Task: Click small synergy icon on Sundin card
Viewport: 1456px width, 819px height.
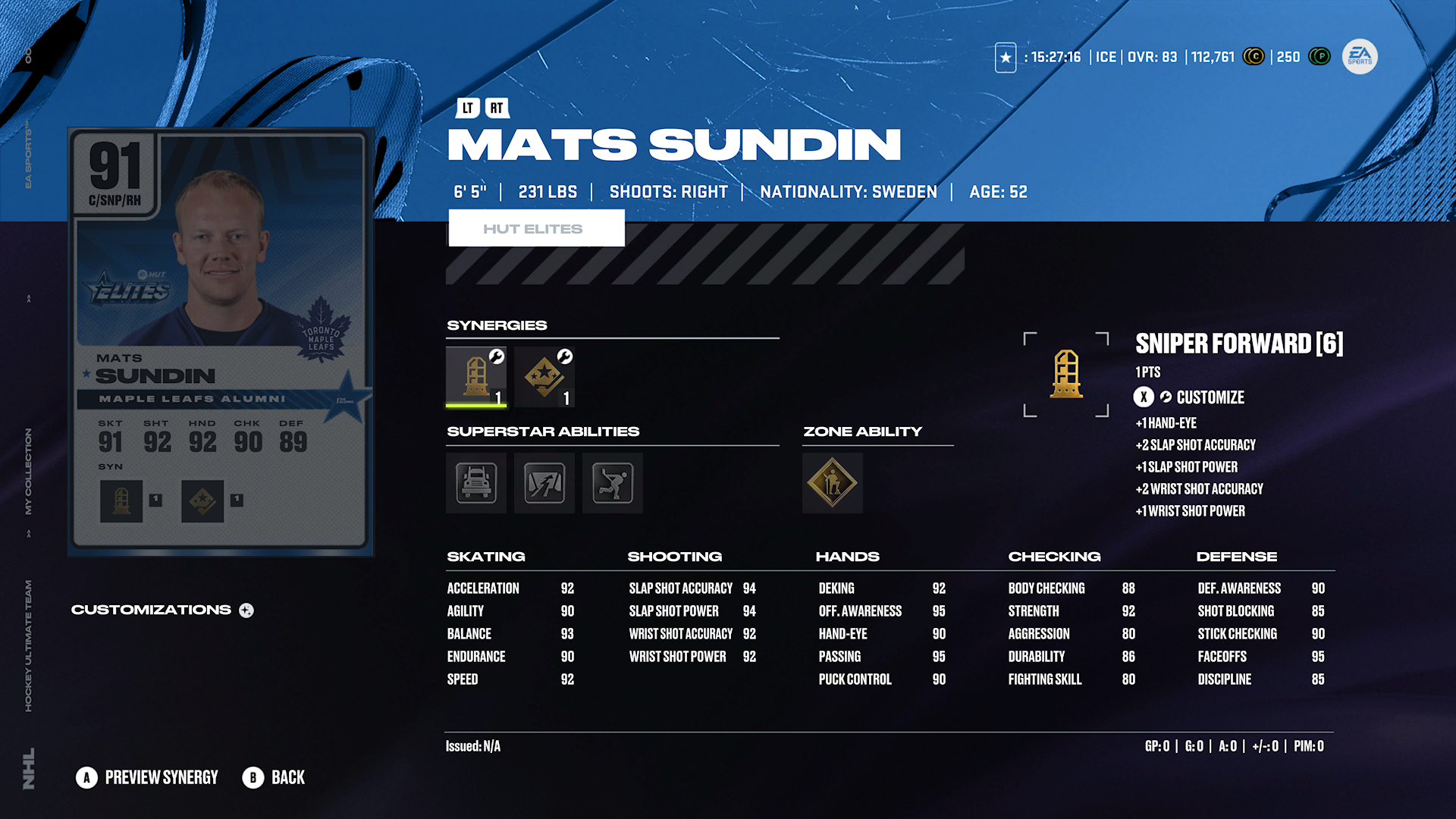Action: click(x=121, y=500)
